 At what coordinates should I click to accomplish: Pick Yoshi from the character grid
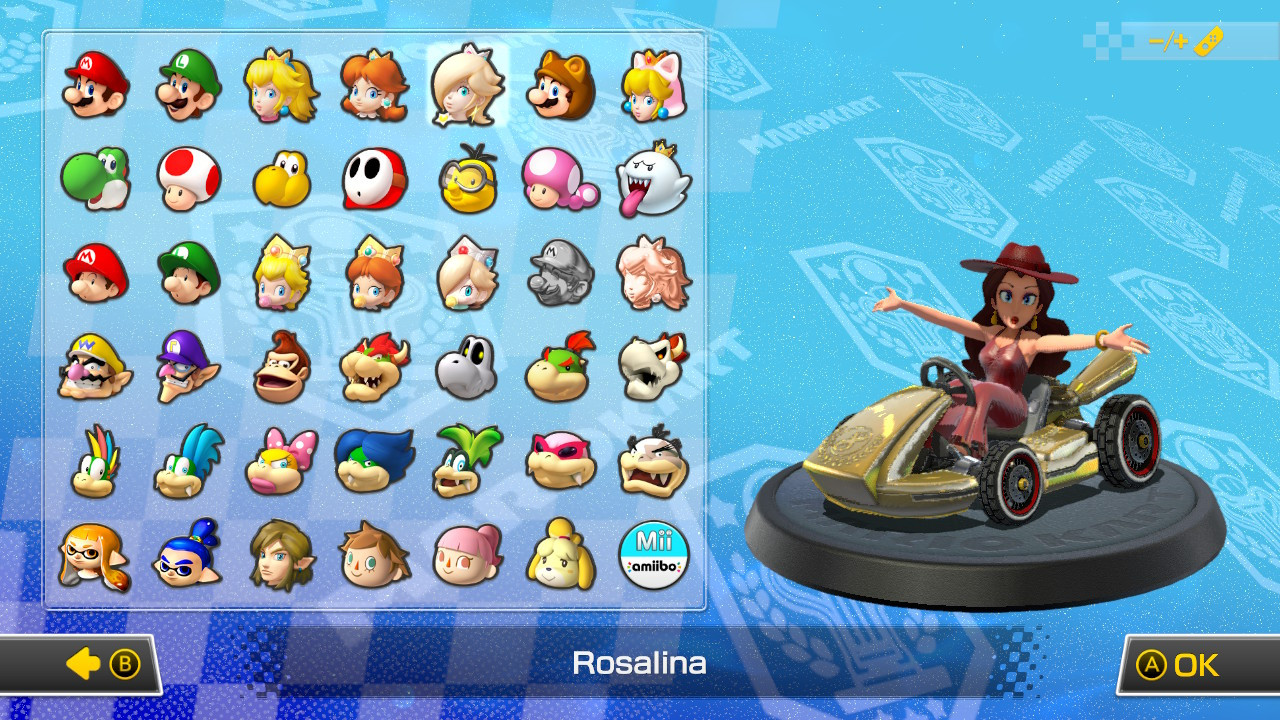point(94,180)
